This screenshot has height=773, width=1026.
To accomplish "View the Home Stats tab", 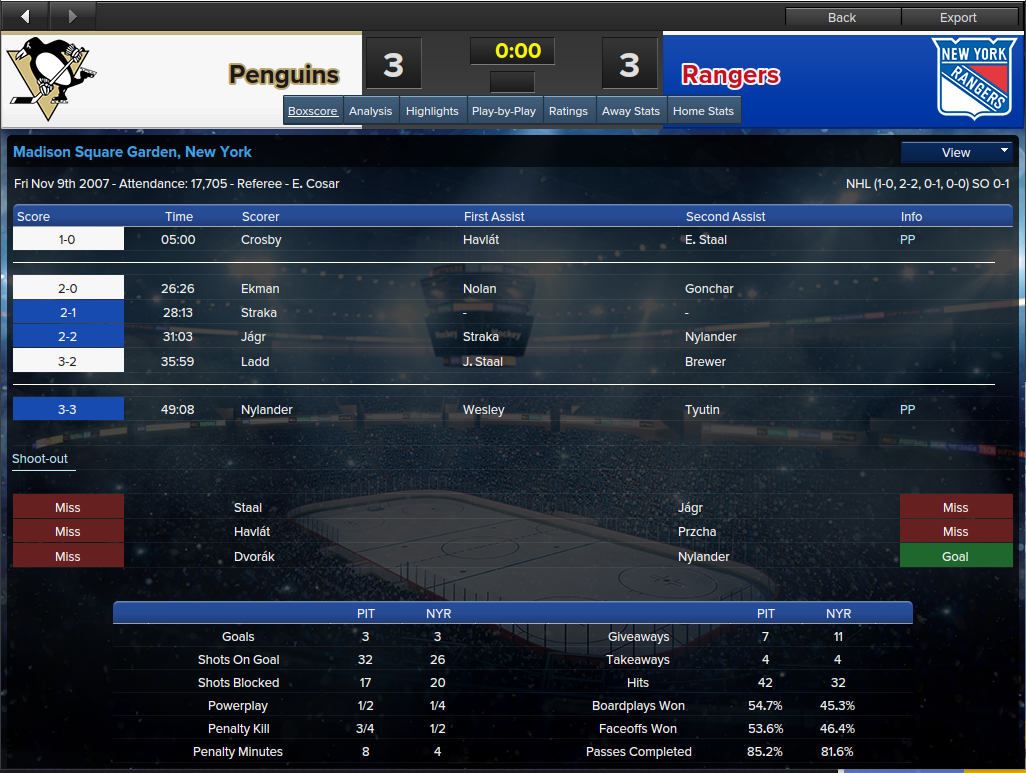I will click(x=704, y=111).
